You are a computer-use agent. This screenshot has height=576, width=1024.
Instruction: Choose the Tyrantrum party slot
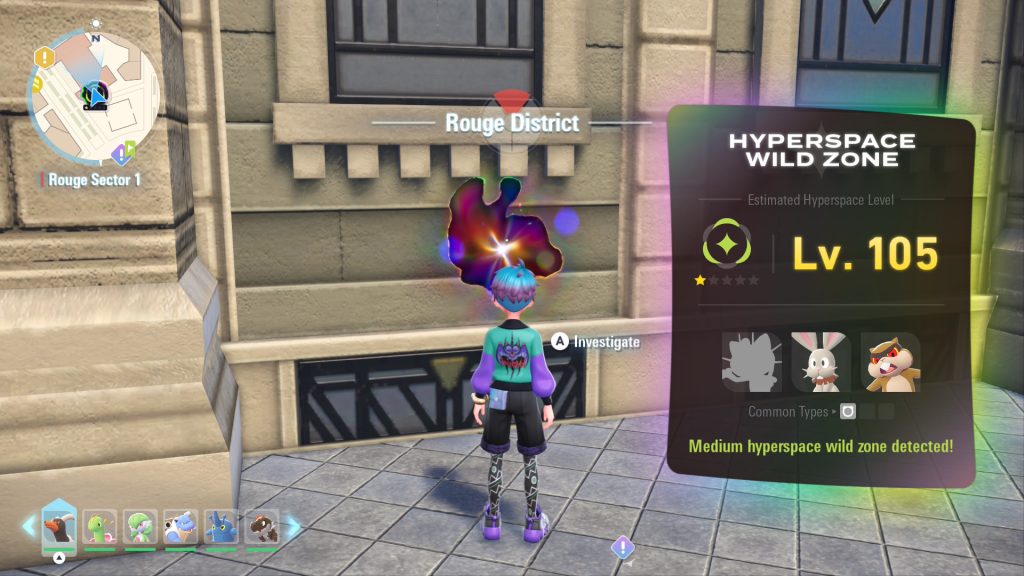262,528
